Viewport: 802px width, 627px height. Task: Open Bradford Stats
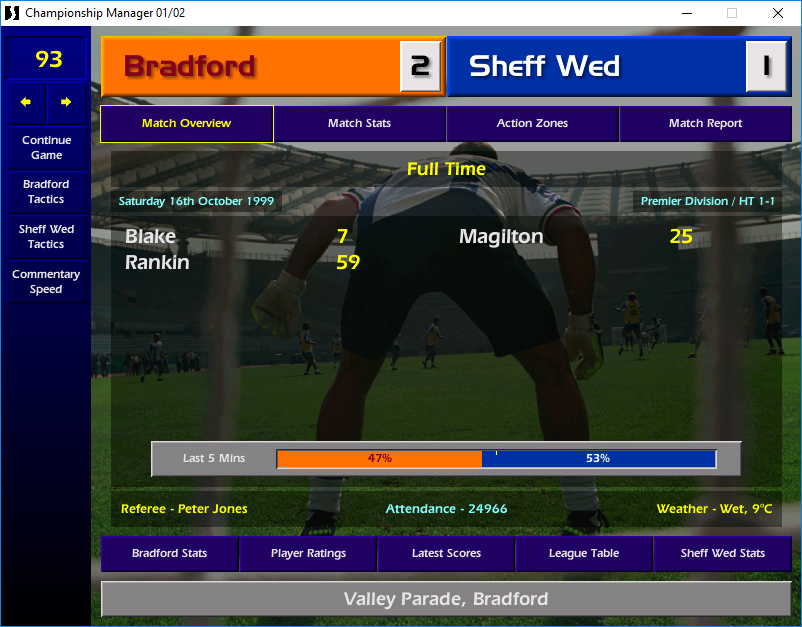[169, 554]
